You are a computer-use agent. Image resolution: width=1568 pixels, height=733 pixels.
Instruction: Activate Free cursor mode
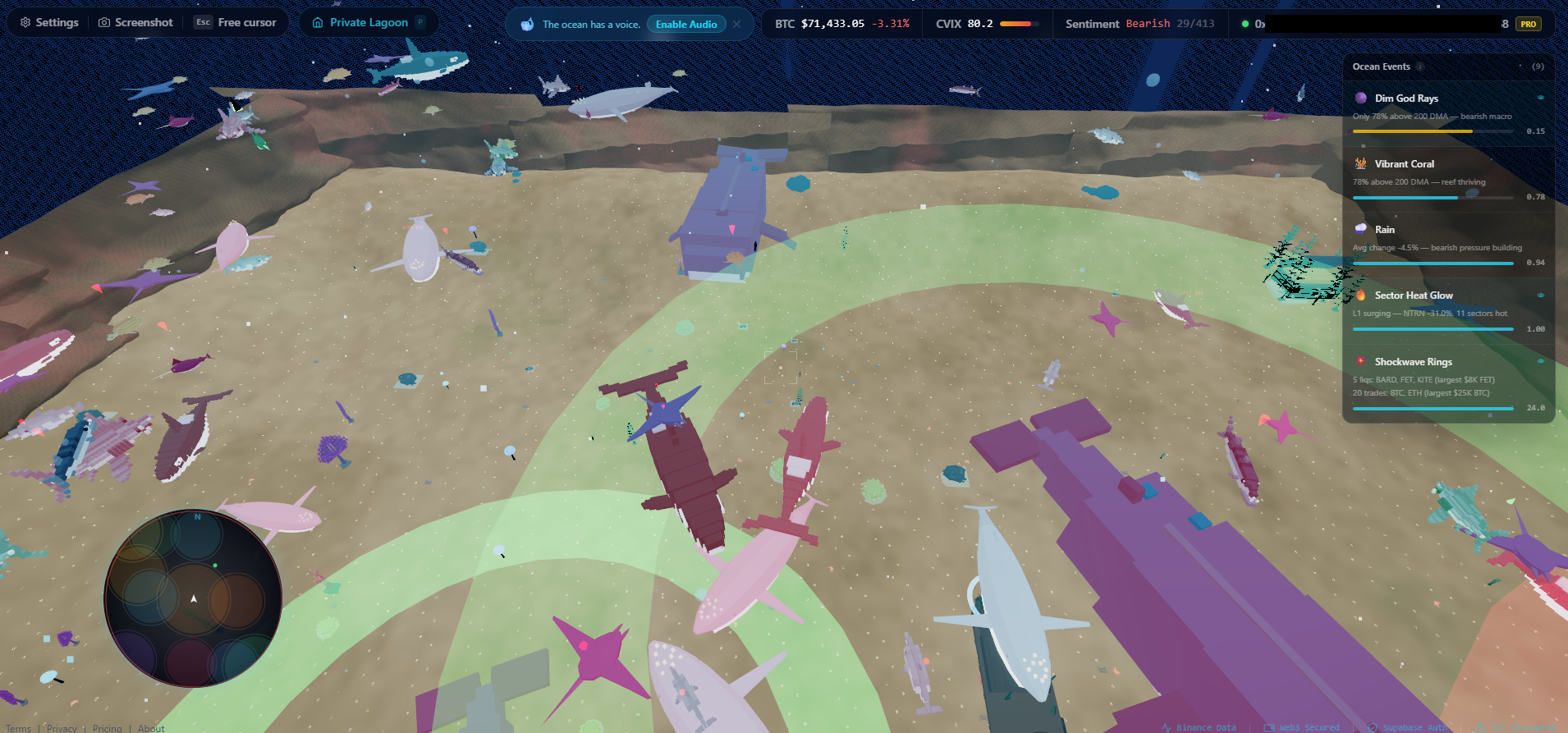coord(236,23)
